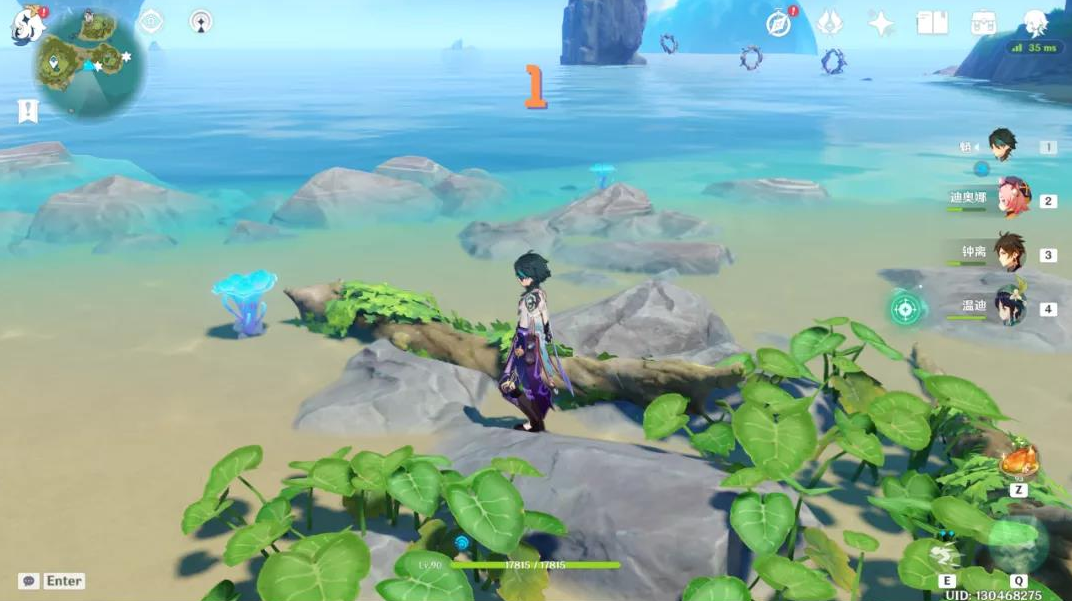Open the Paimon main menu
1072x601 pixels.
coord(26,24)
